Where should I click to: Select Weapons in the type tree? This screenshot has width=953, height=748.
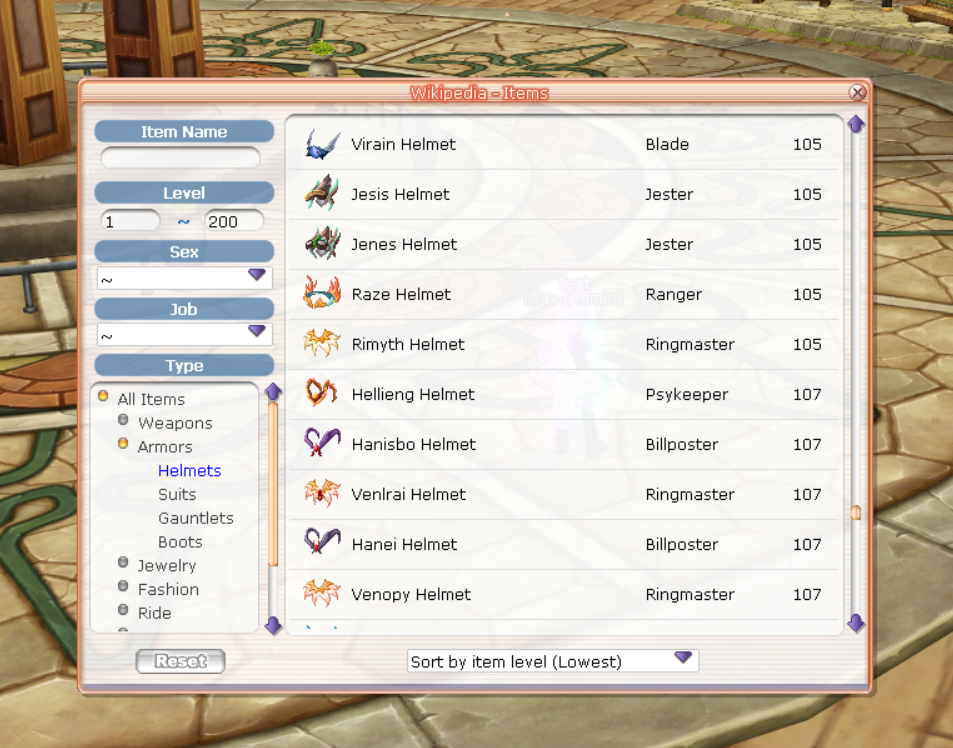[175, 423]
